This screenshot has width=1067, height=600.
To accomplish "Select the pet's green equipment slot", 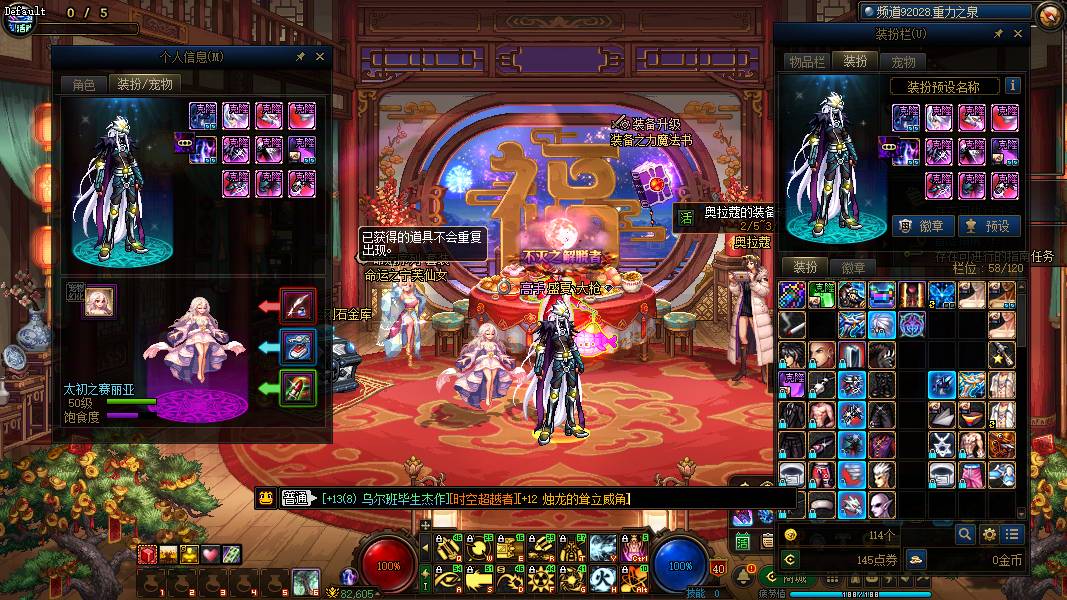I will tap(298, 388).
